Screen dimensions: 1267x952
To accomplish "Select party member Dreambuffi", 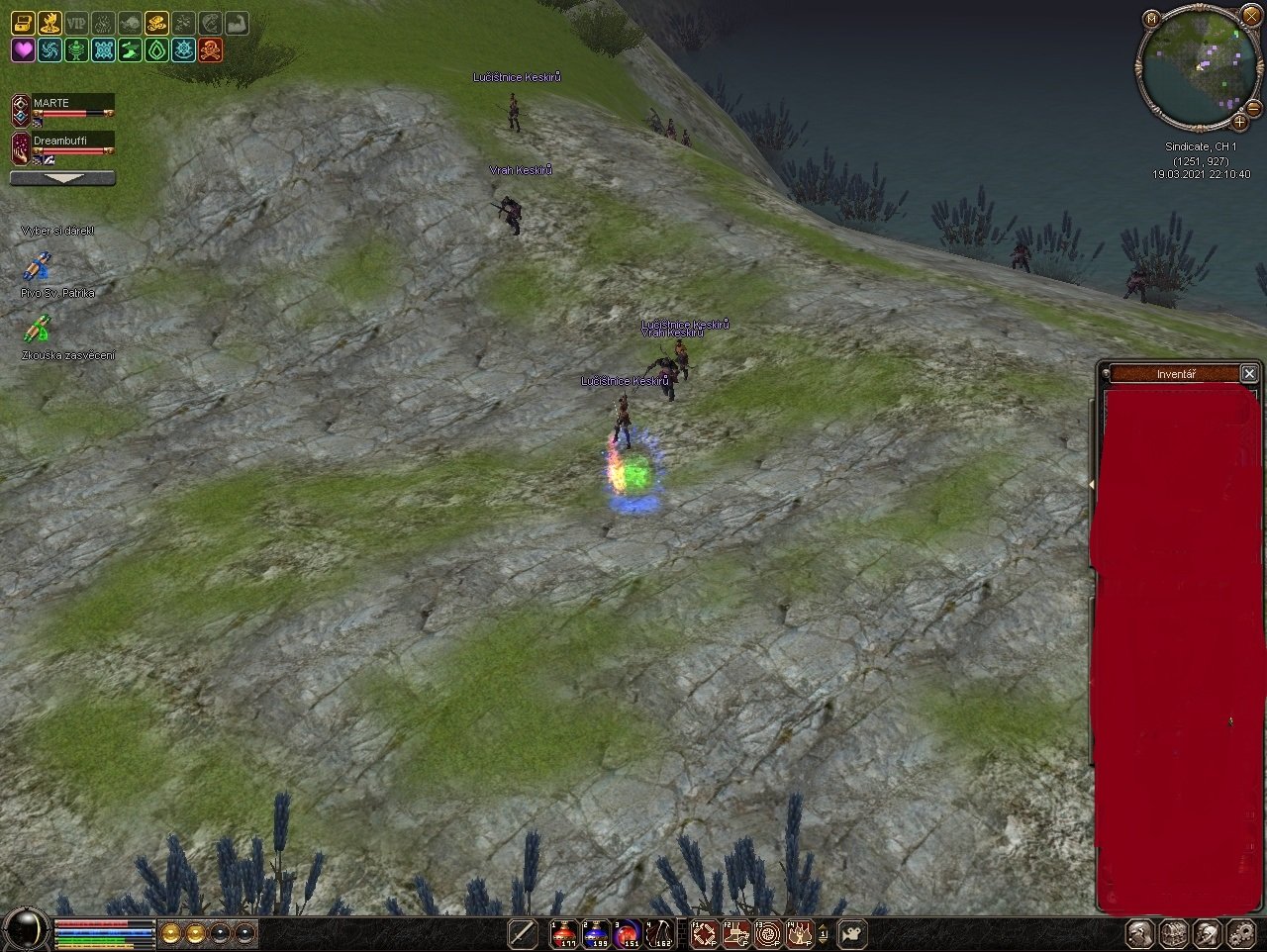I will (x=61, y=142).
